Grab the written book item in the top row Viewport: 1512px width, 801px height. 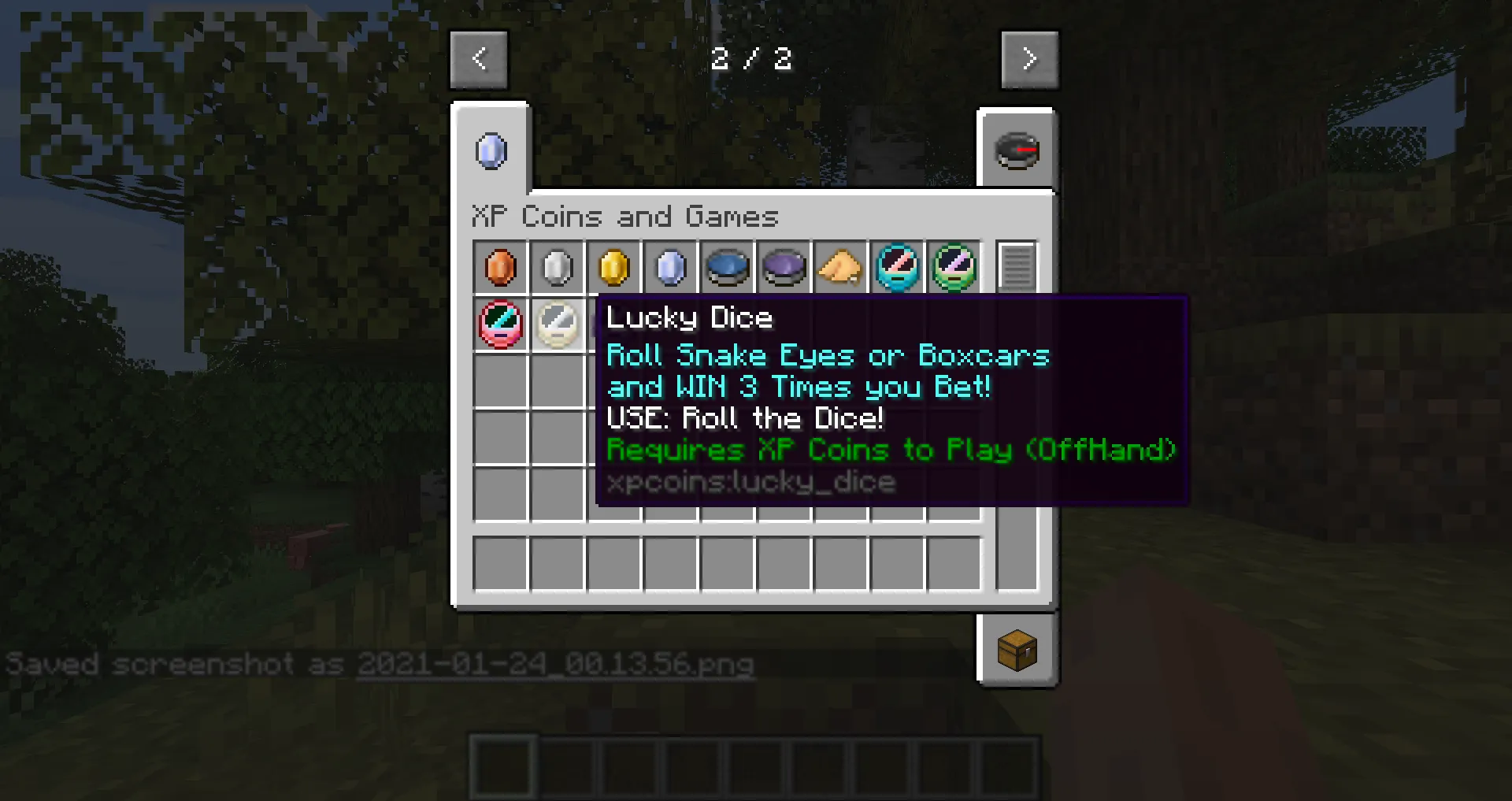1016,268
